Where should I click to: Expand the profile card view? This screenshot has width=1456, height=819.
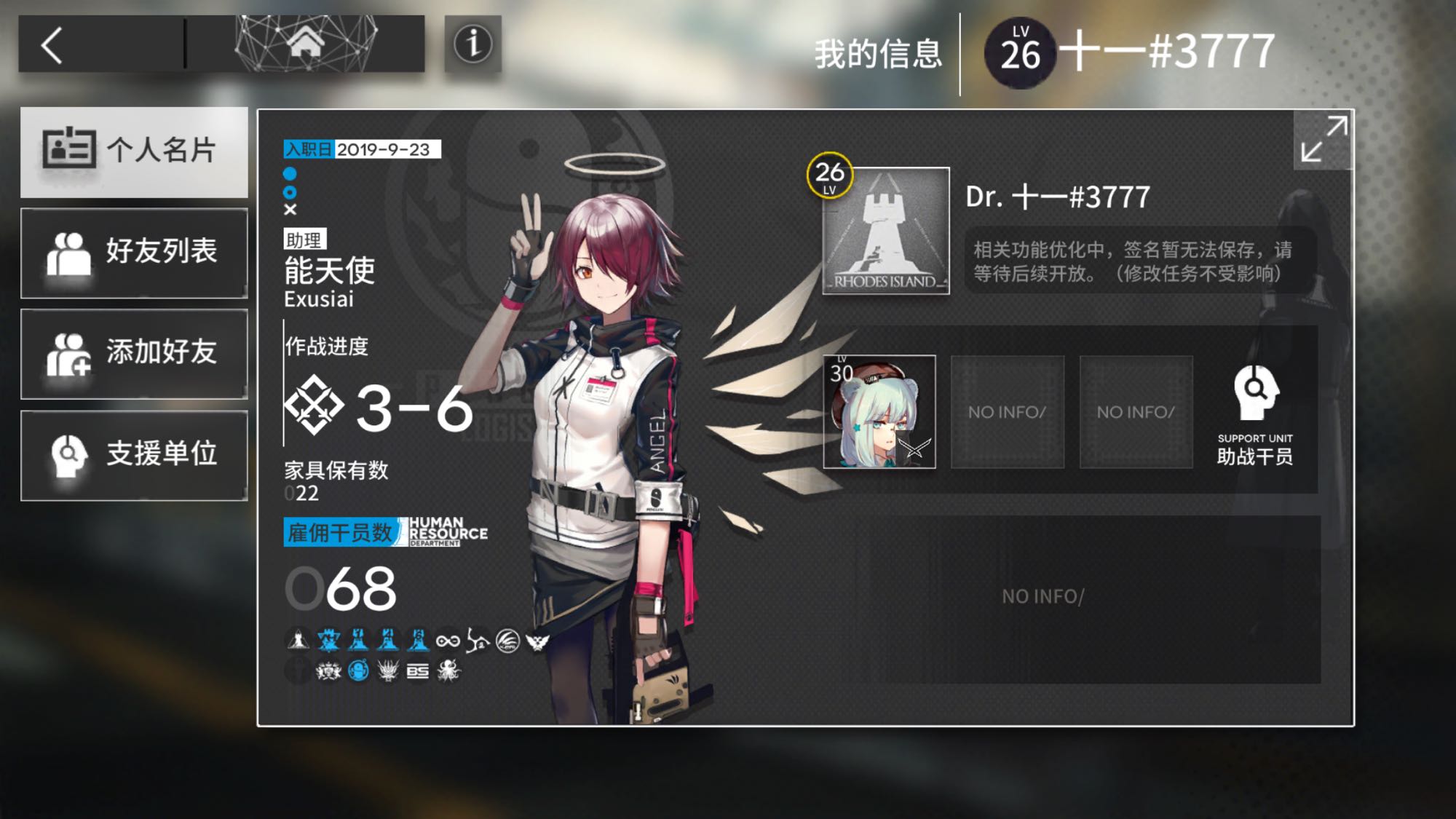click(1323, 139)
